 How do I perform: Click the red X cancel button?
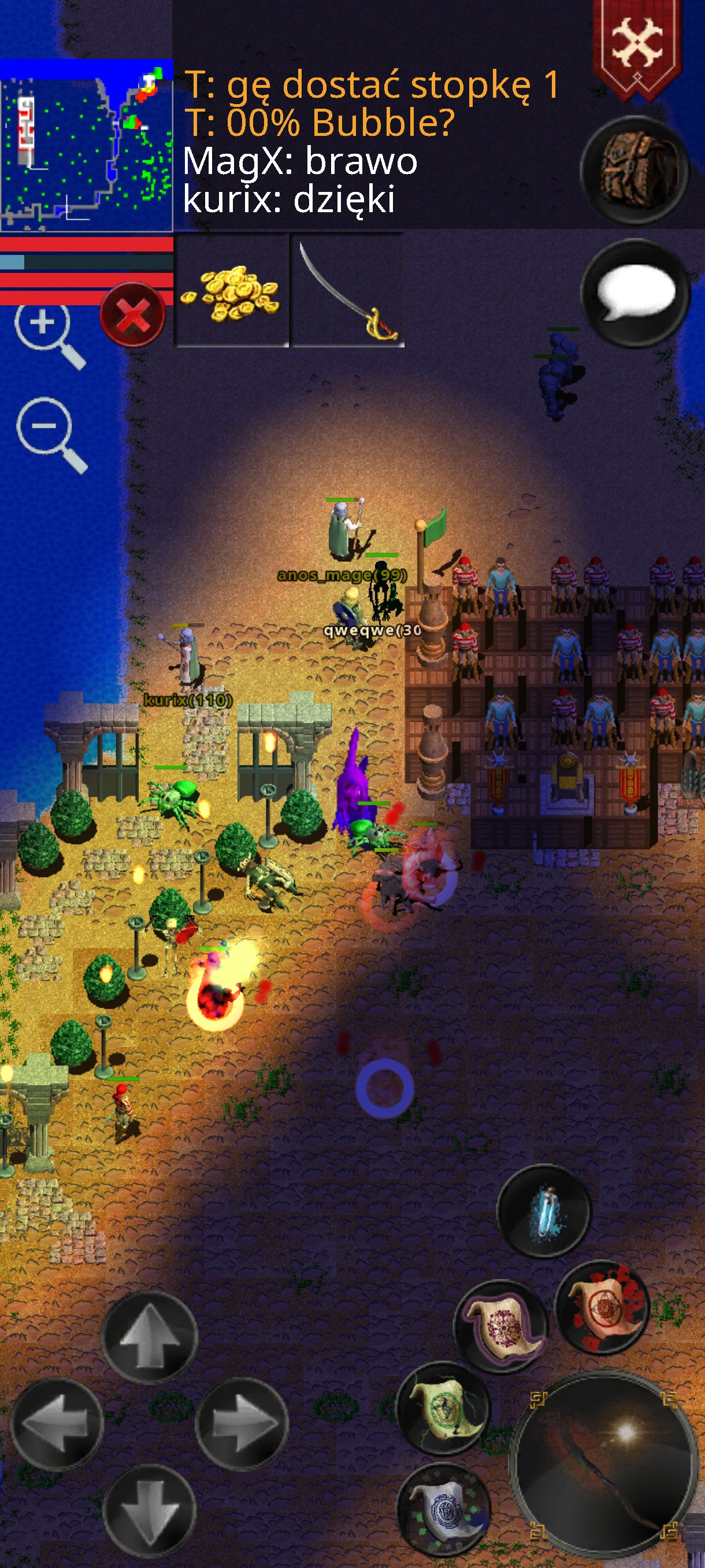tap(132, 315)
